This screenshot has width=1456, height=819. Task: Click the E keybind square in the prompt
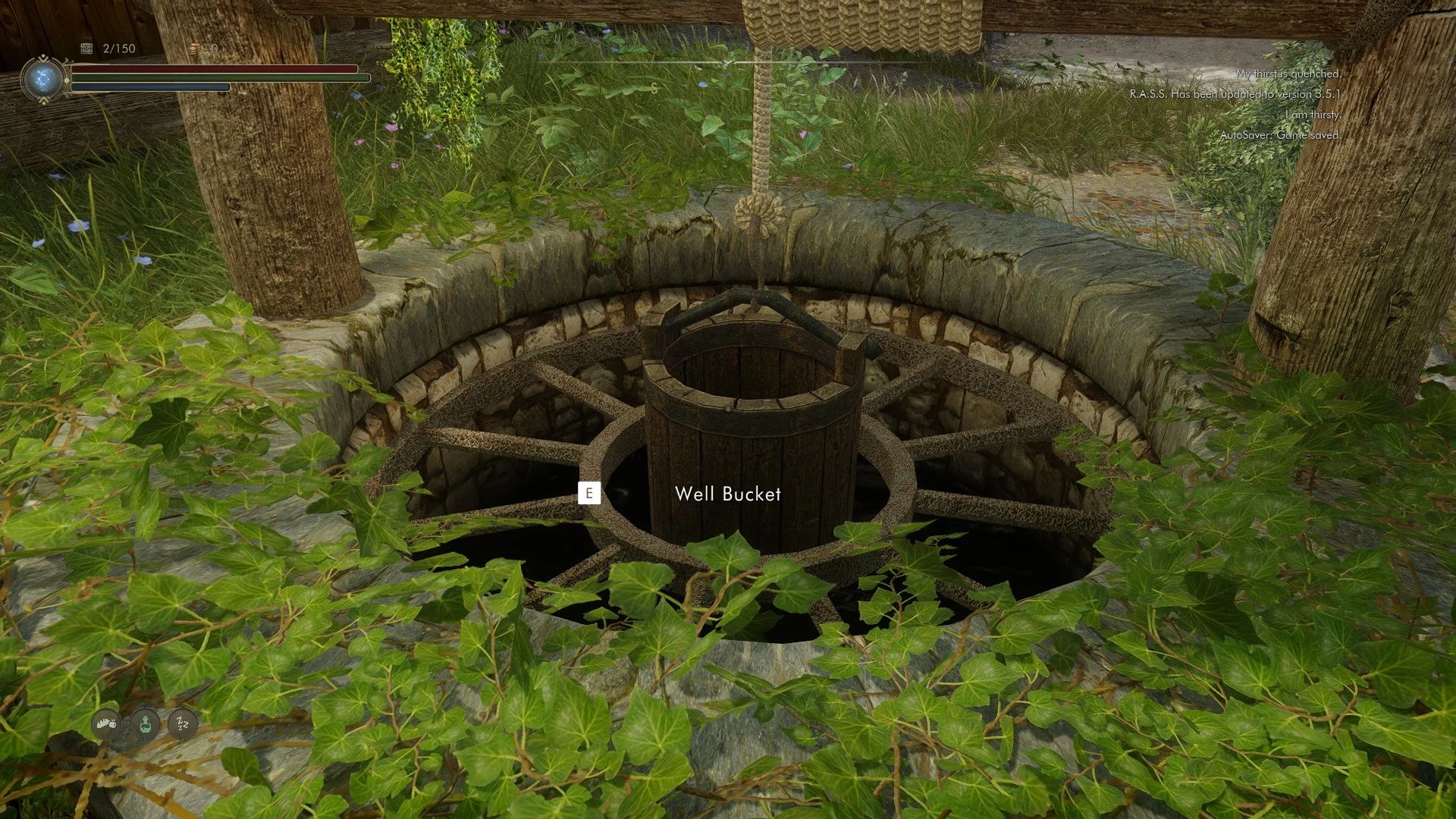pos(591,493)
